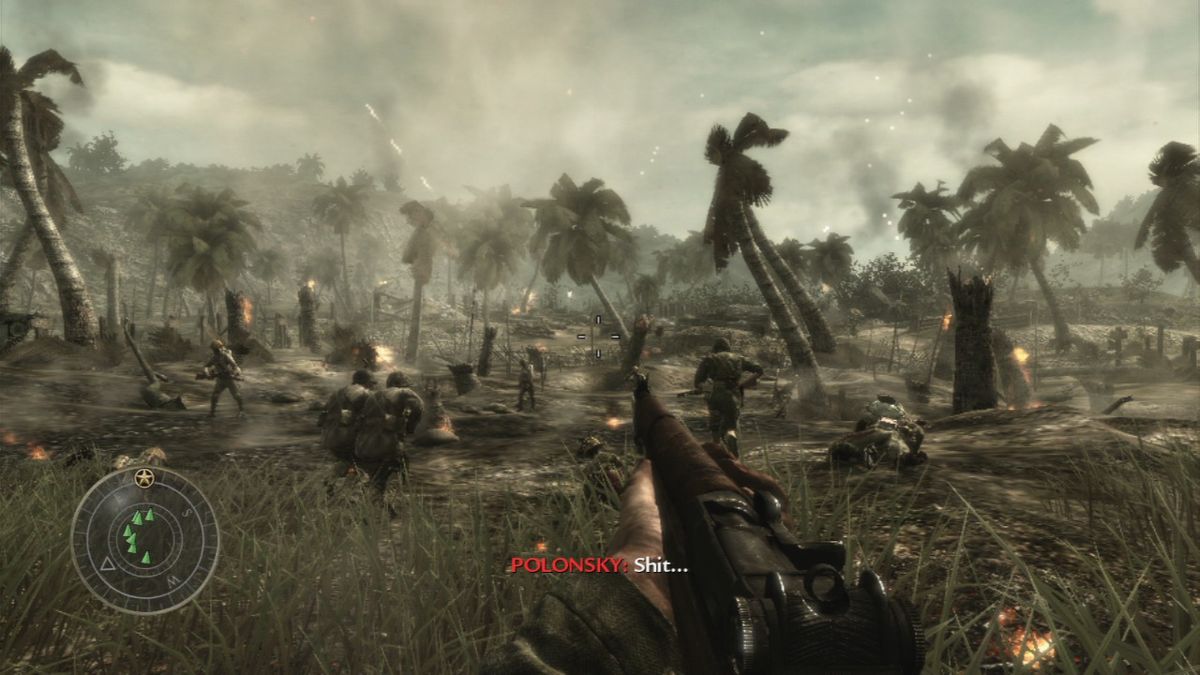Screen dimensions: 1200x675
Task: Click the circular compass radar
Action: pos(145,539)
